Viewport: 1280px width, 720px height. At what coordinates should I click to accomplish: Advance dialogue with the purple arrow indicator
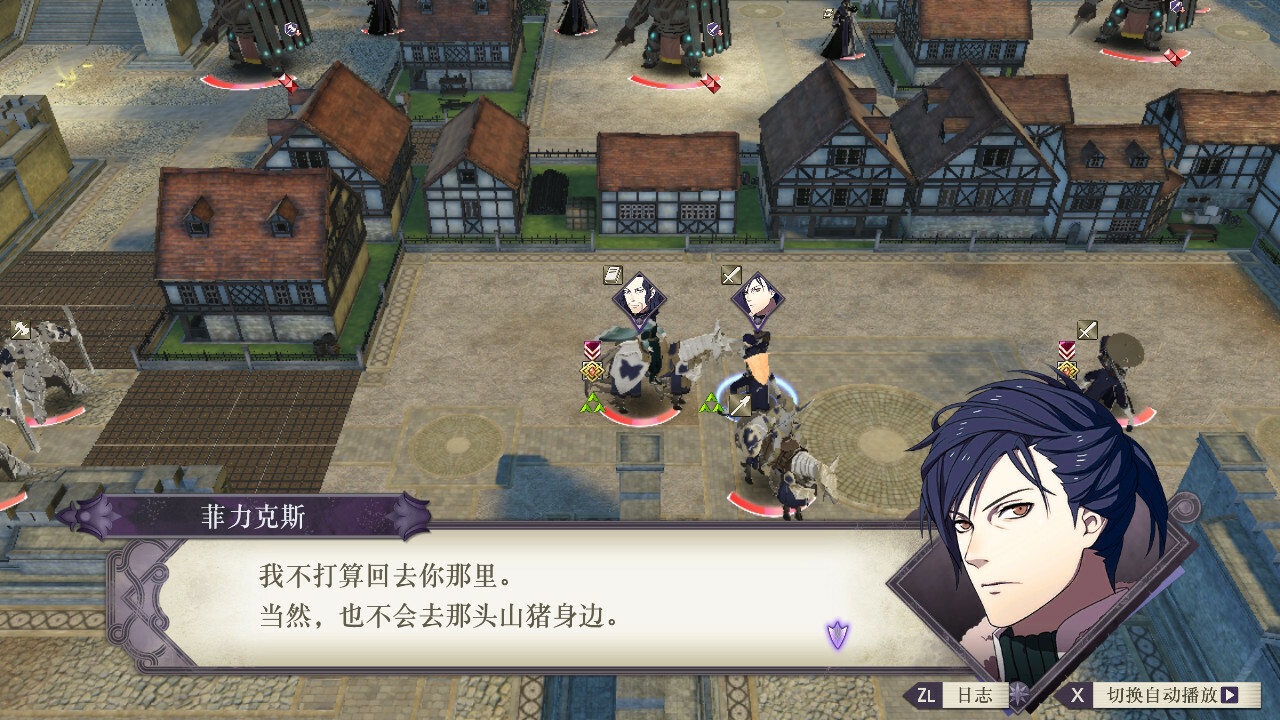837,633
